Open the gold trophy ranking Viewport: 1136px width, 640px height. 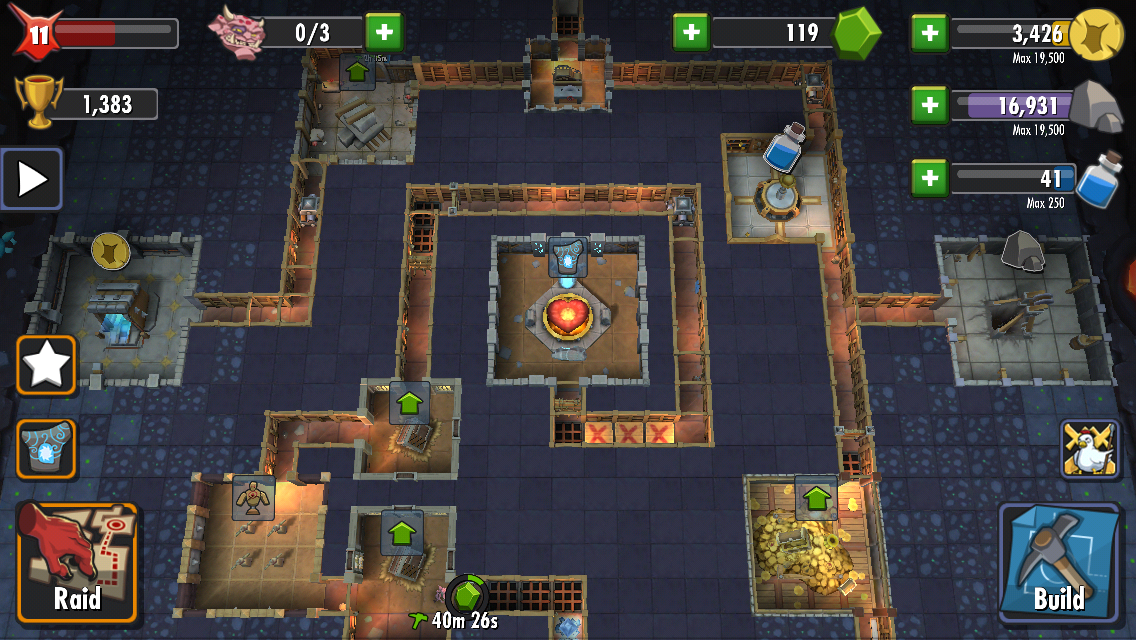pyautogui.click(x=38, y=103)
